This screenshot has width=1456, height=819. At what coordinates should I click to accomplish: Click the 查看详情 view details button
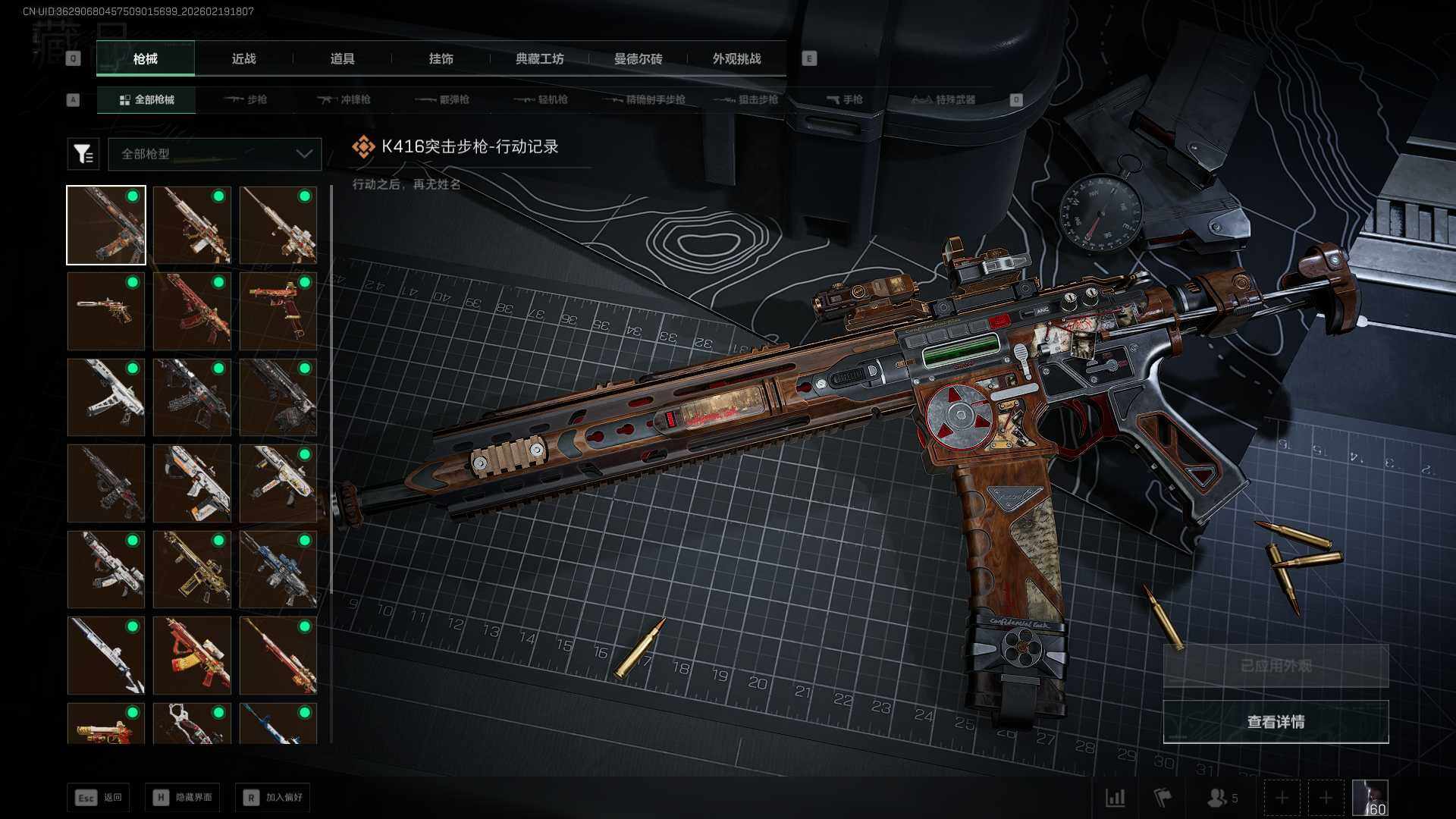(x=1276, y=722)
